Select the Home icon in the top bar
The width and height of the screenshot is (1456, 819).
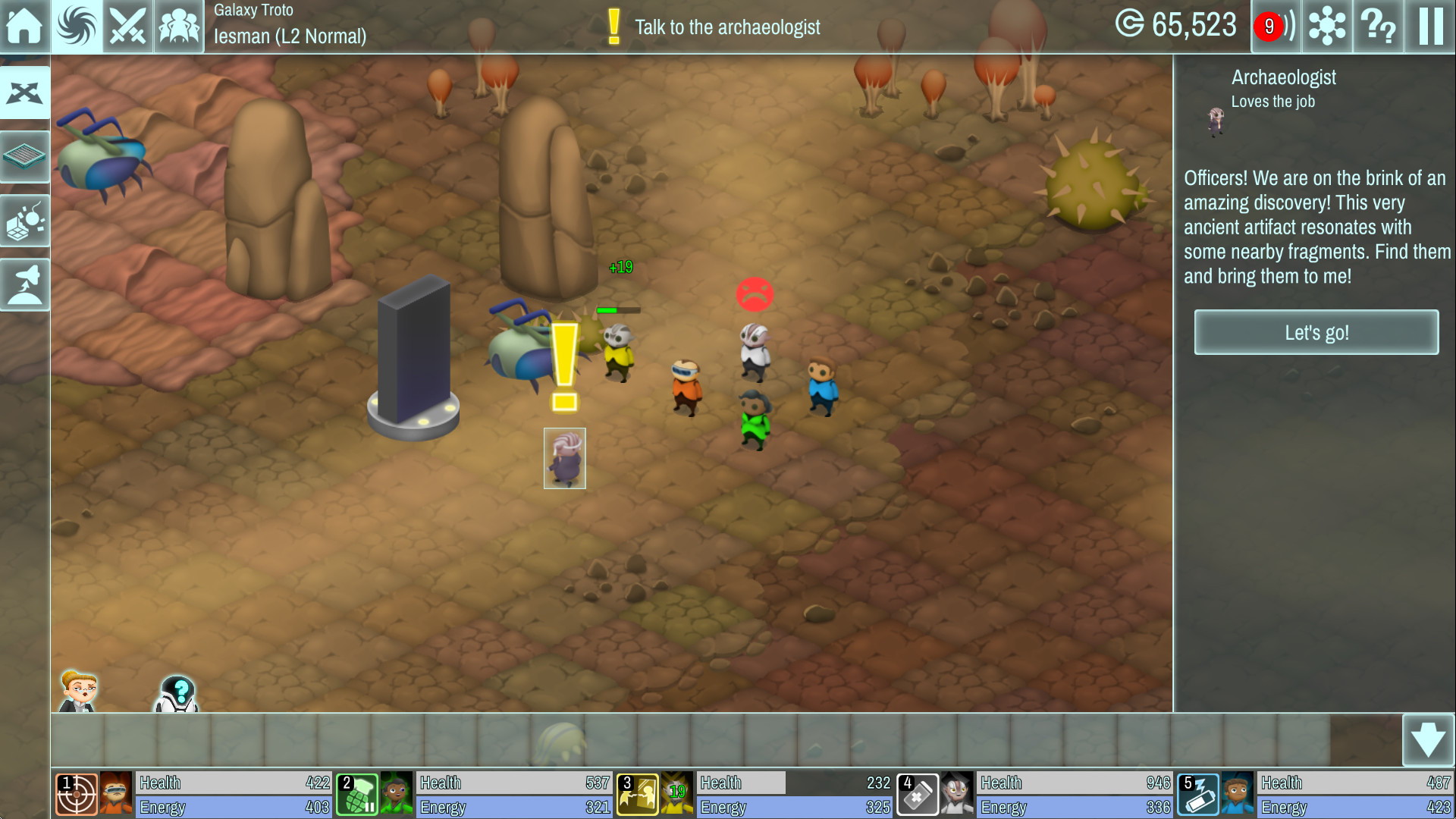click(25, 27)
